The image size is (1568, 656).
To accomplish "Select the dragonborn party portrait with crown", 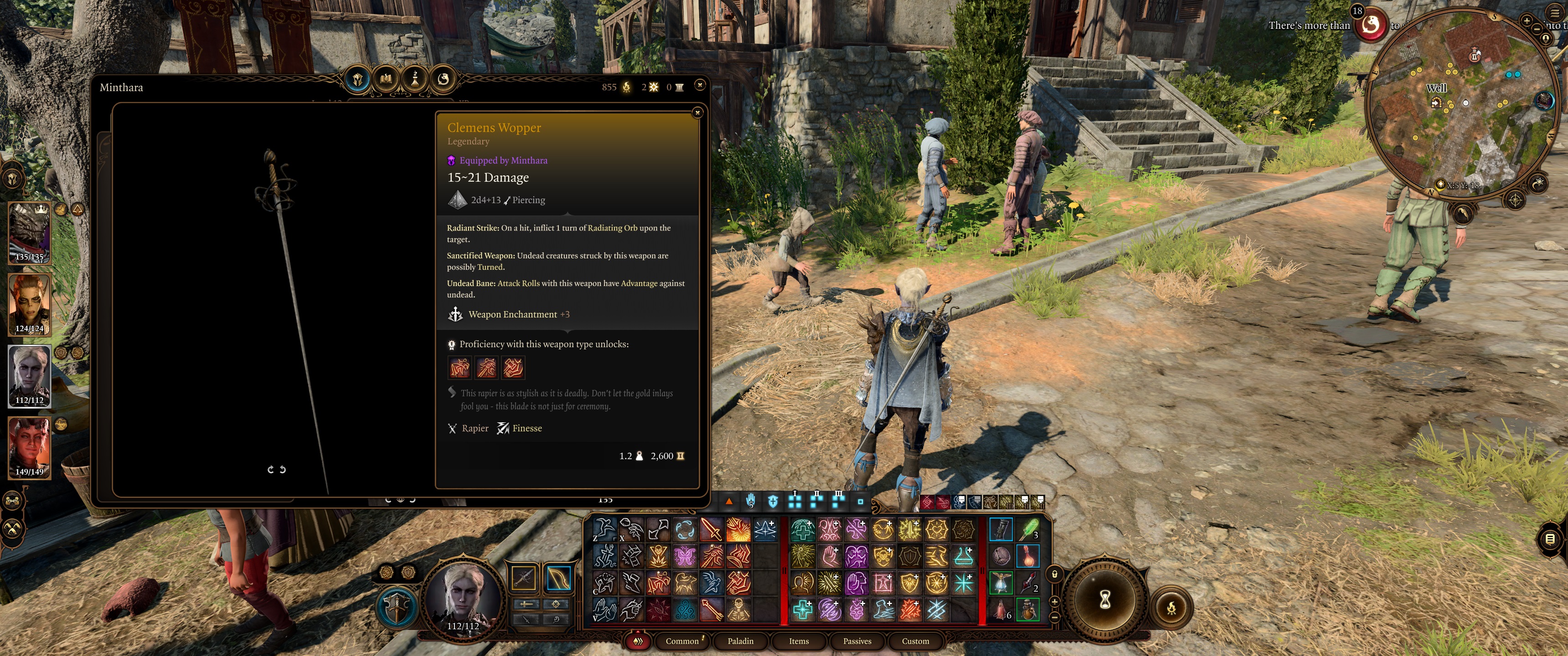I will point(29,232).
